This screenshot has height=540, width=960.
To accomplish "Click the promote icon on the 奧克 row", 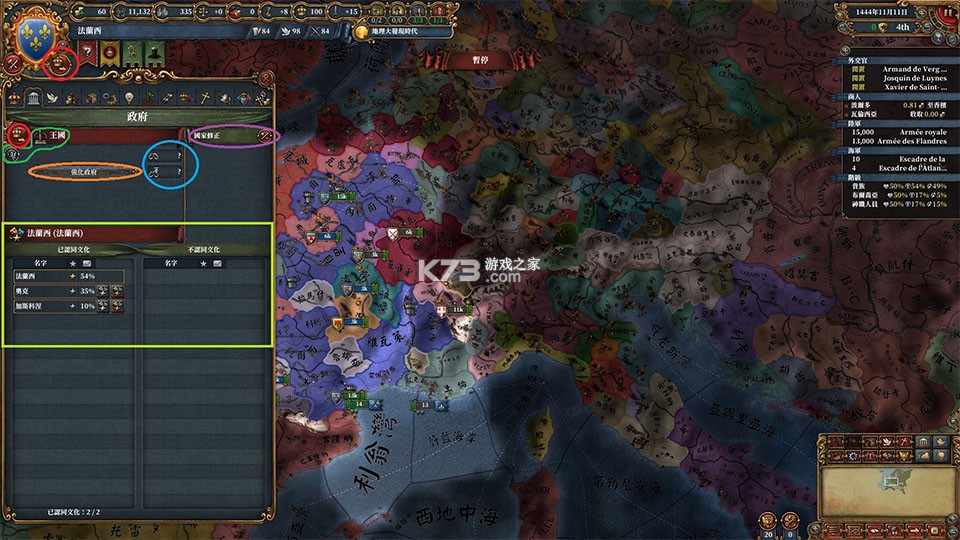I will coord(103,291).
